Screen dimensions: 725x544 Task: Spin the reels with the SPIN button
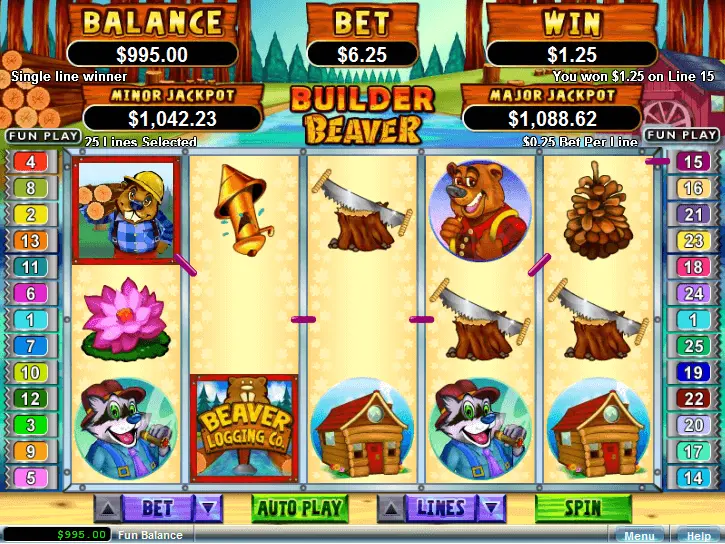pos(583,508)
